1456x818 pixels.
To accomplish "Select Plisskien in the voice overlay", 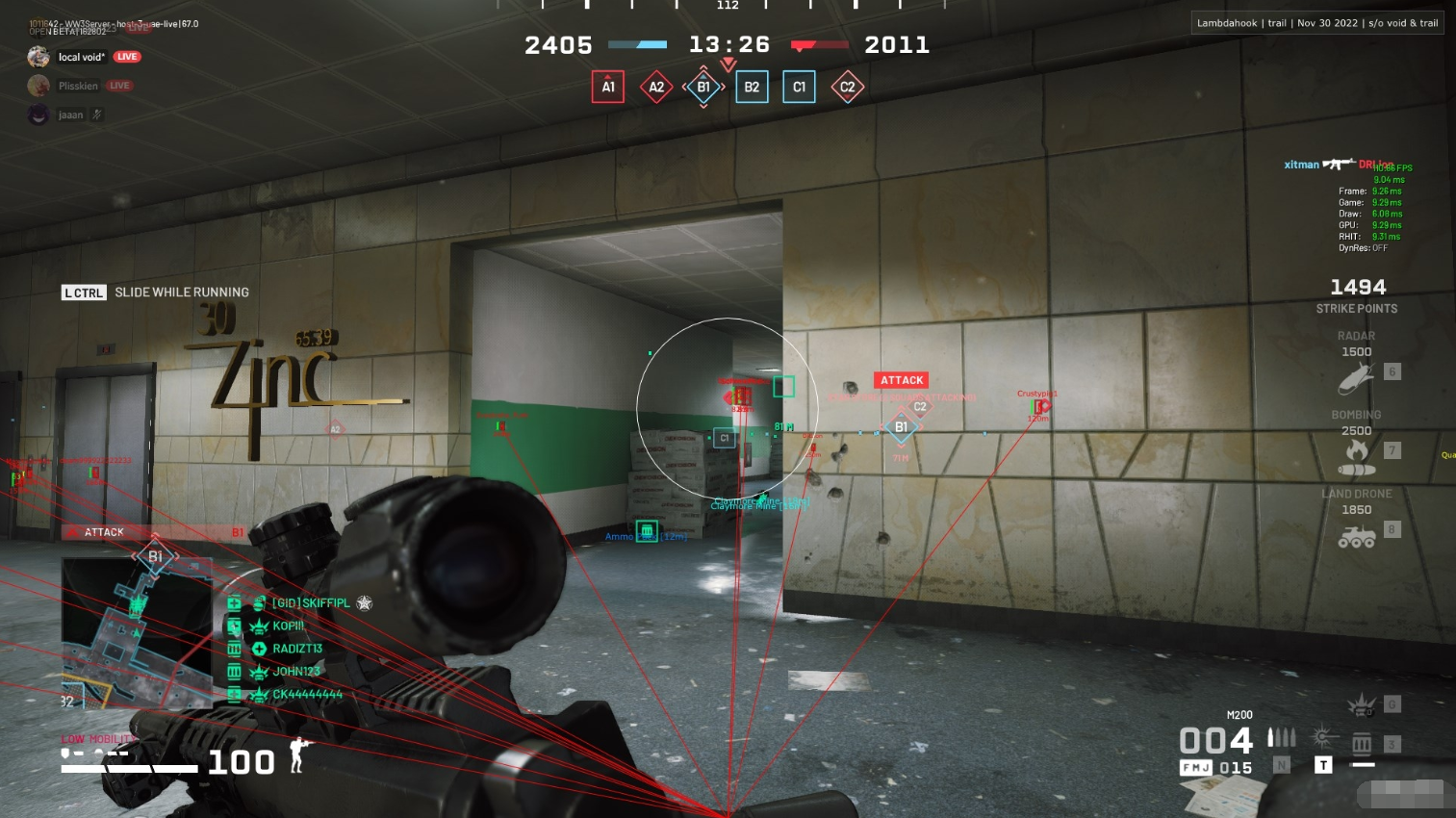I will click(x=77, y=86).
